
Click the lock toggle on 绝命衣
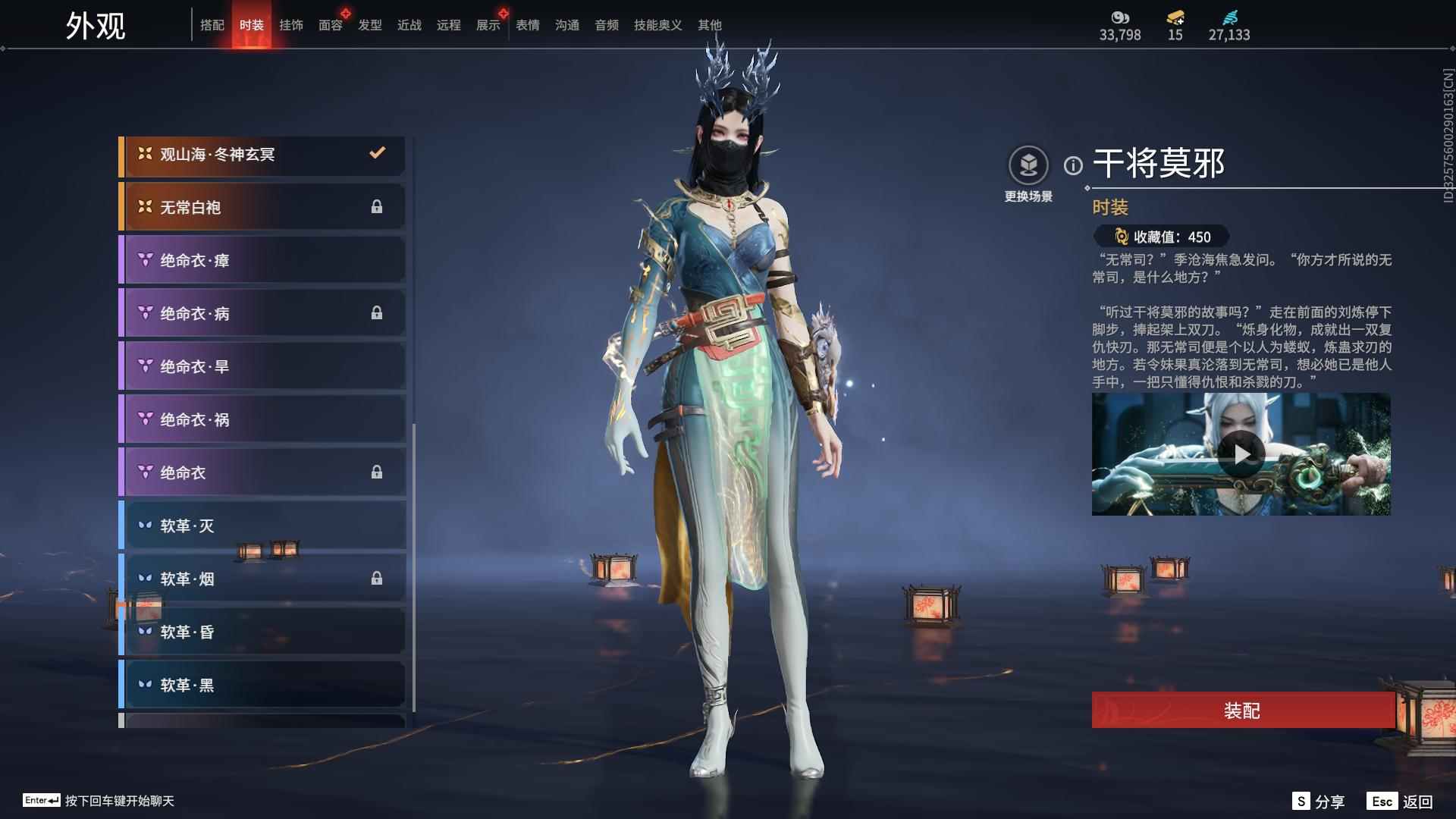coord(378,472)
